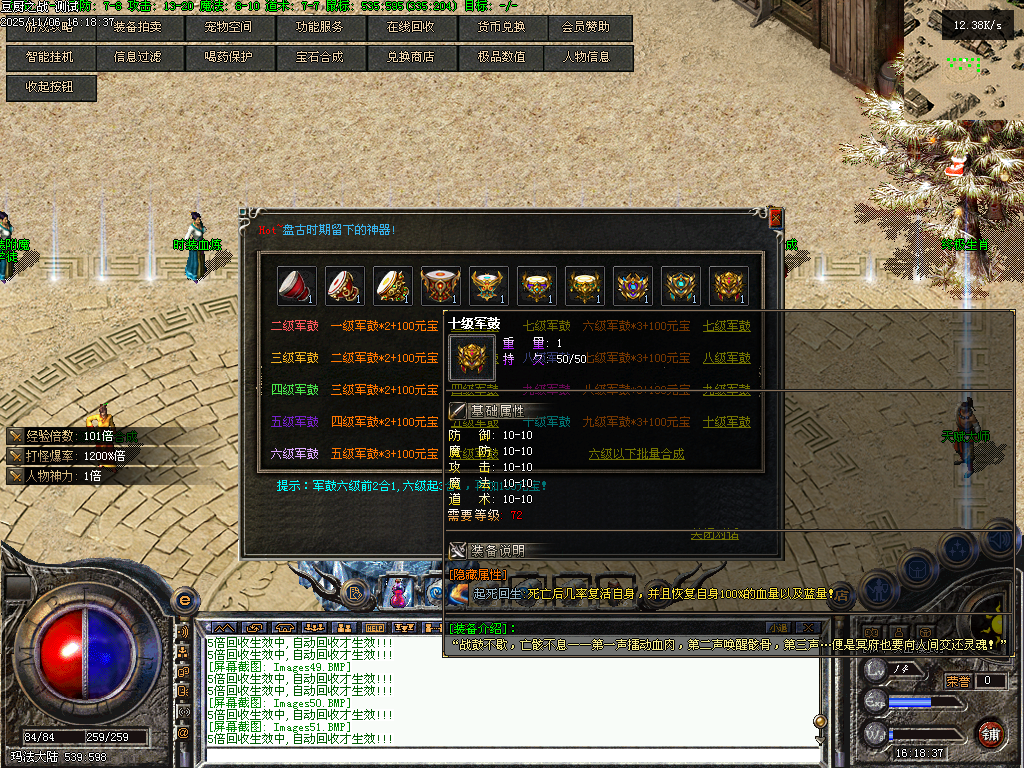Open the 宝石合成 gem synthesis menu
The height and width of the screenshot is (768, 1024).
coord(319,57)
